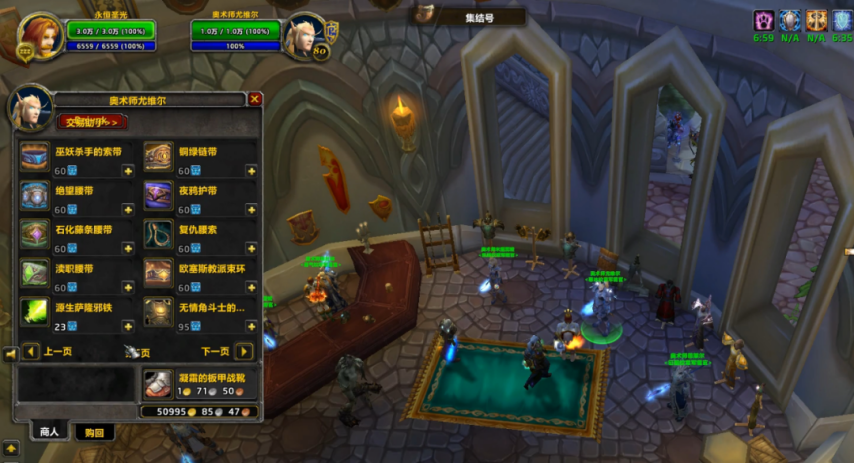Switch to the 购回 buyback tab

(95, 432)
